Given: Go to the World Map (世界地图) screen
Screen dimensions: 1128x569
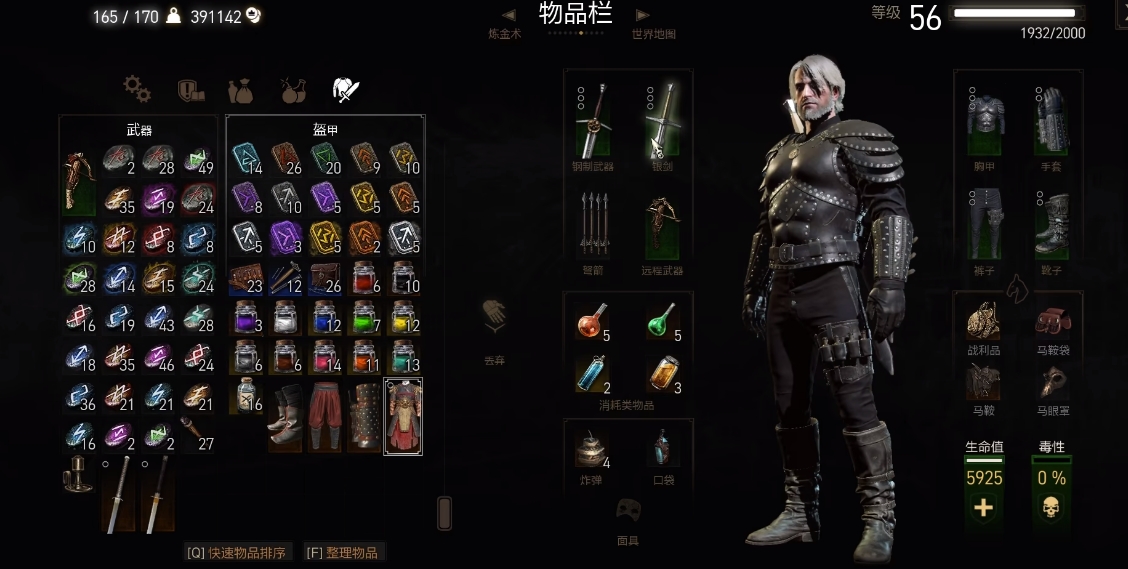Looking at the screenshot, I should [653, 33].
